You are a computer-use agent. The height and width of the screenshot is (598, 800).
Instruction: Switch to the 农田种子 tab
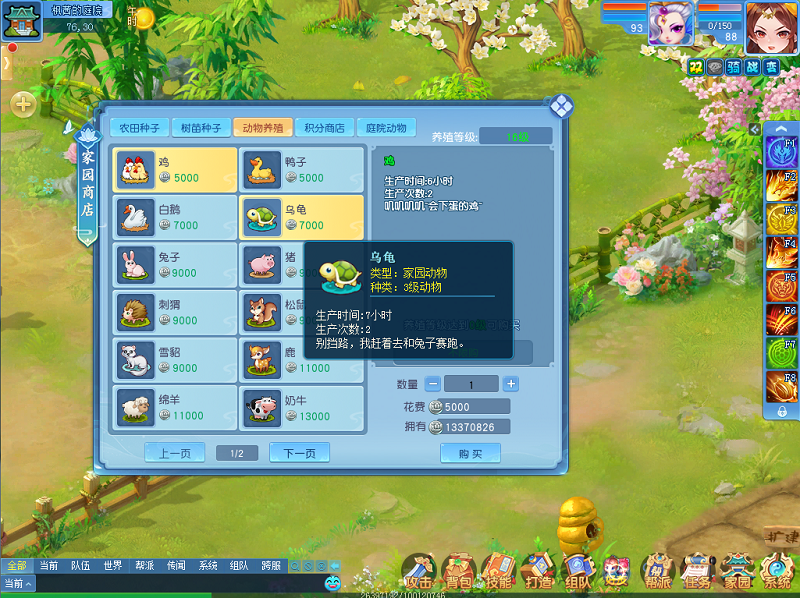click(139, 128)
